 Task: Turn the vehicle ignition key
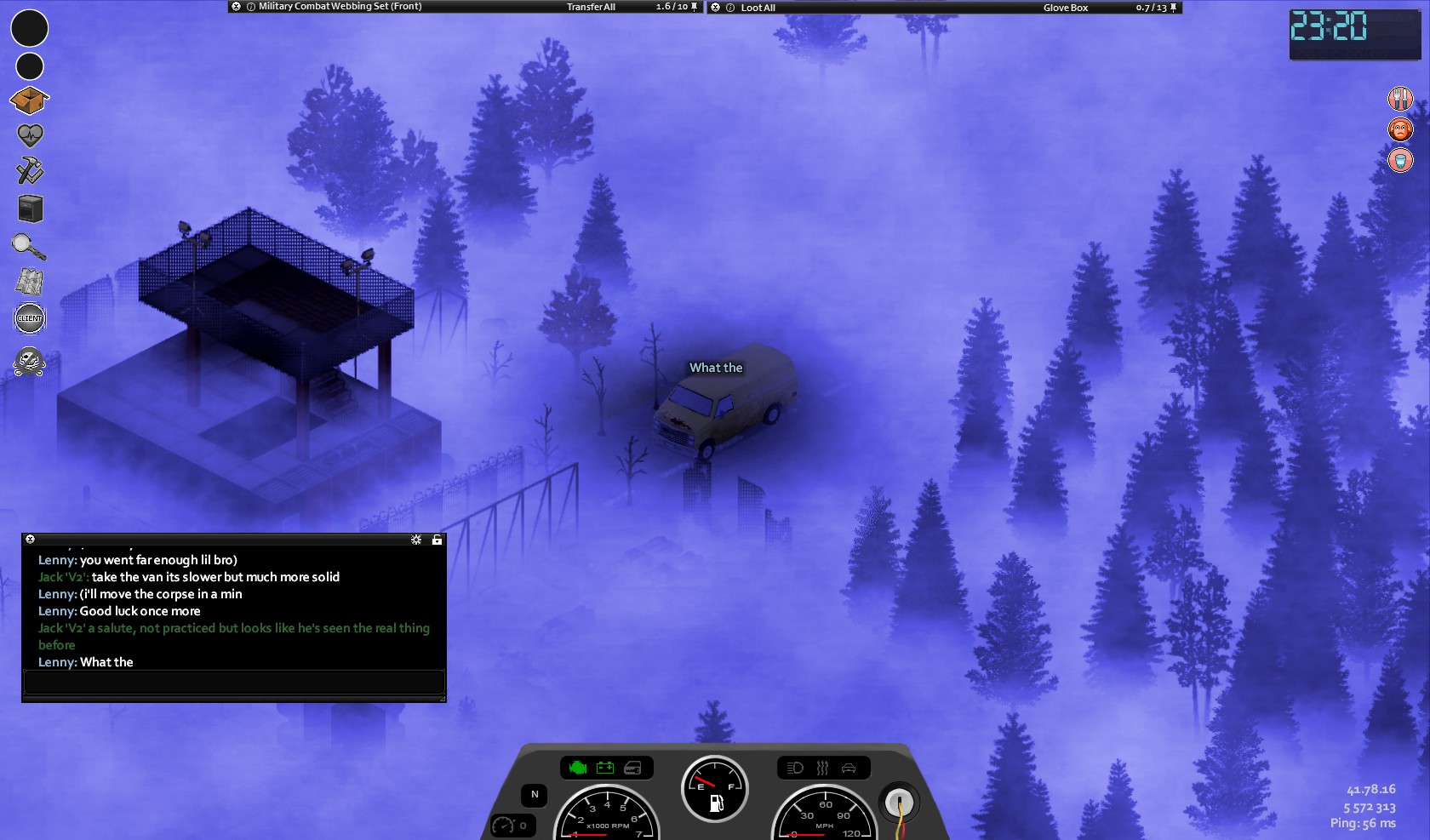click(899, 803)
